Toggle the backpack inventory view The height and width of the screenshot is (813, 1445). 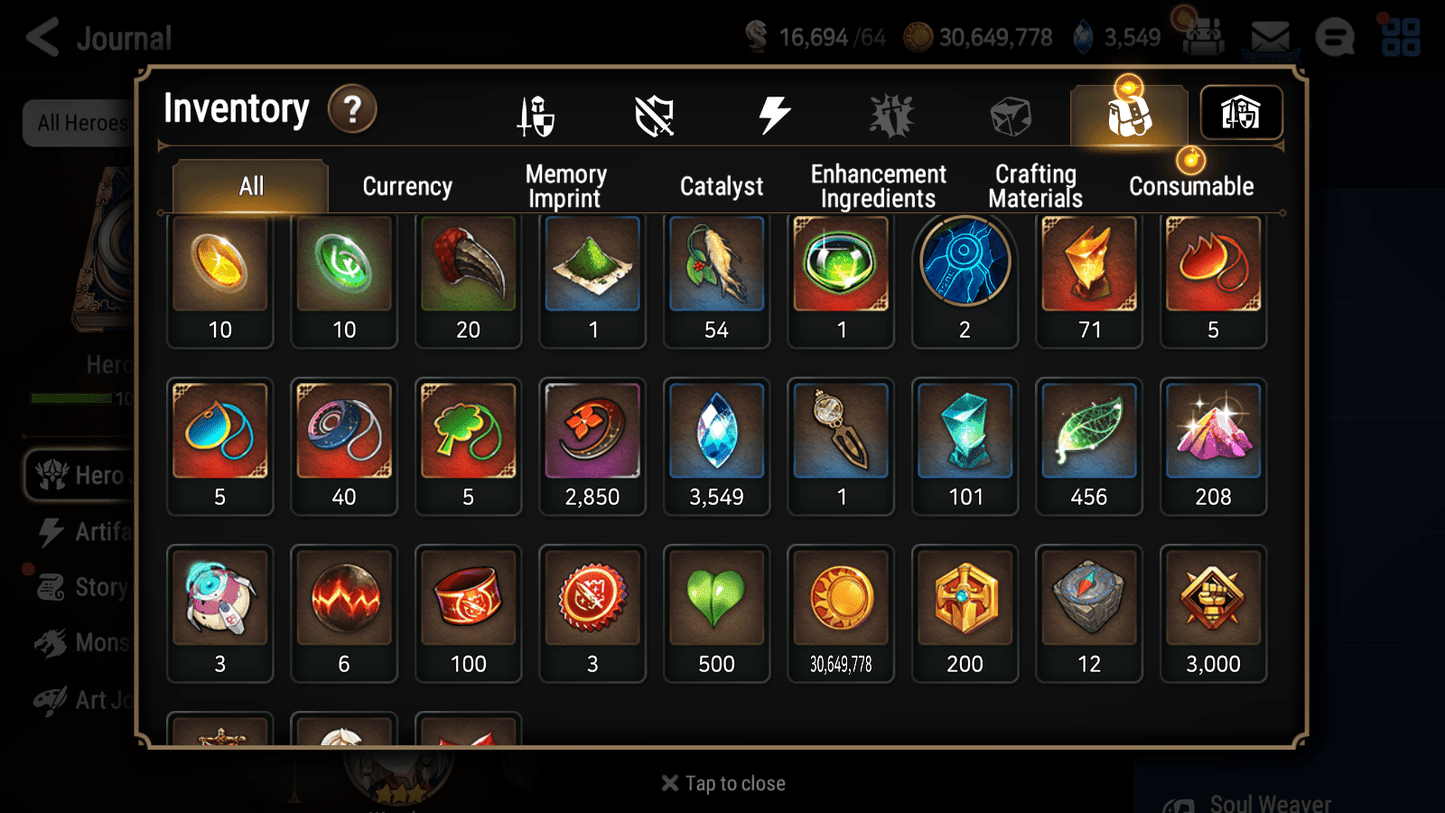point(1128,113)
